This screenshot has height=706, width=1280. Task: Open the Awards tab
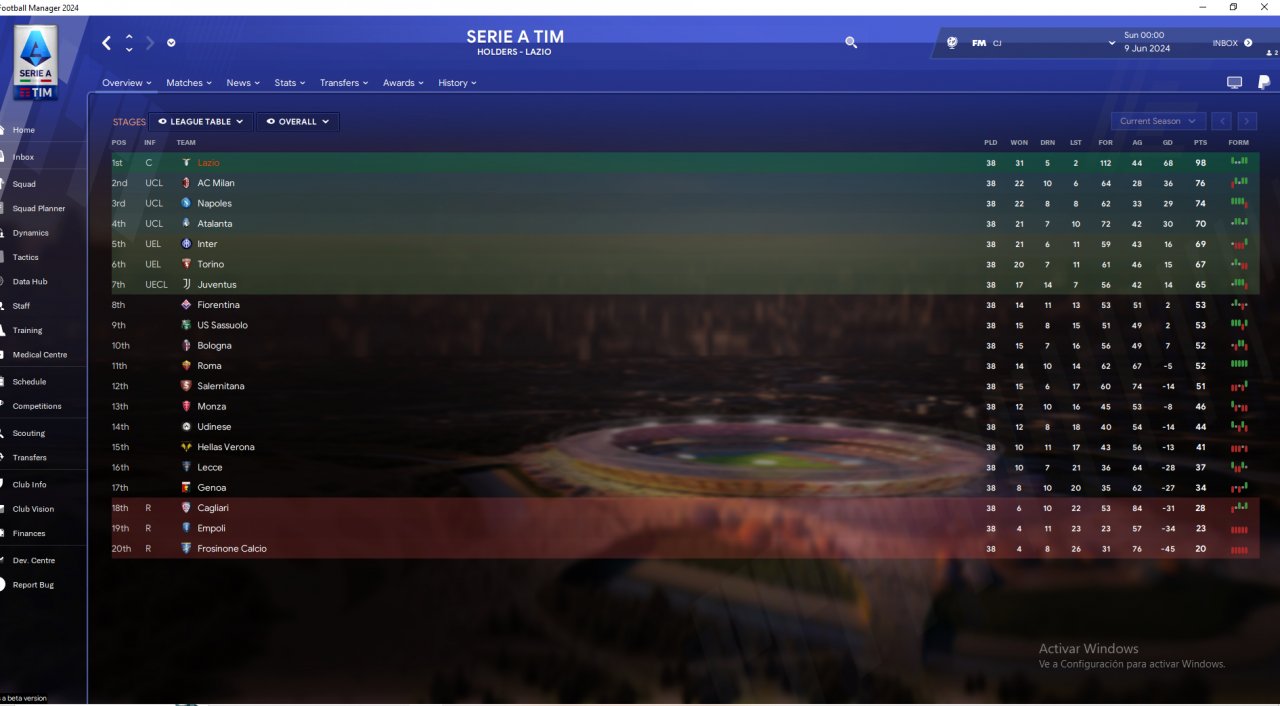click(x=402, y=83)
